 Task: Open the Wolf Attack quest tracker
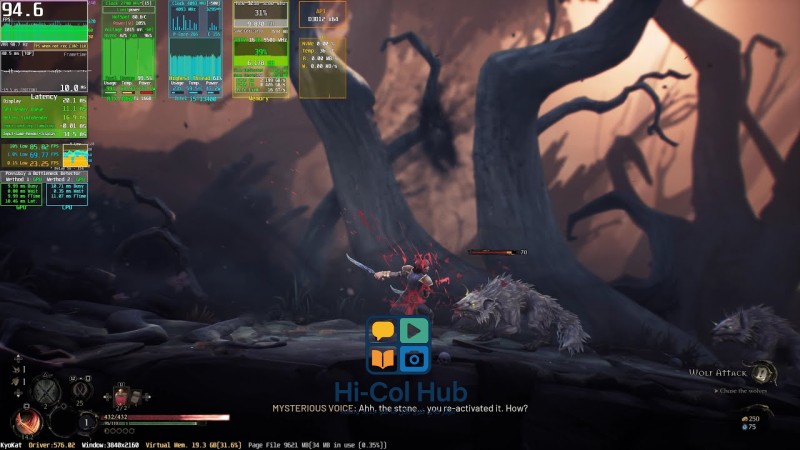coord(718,373)
